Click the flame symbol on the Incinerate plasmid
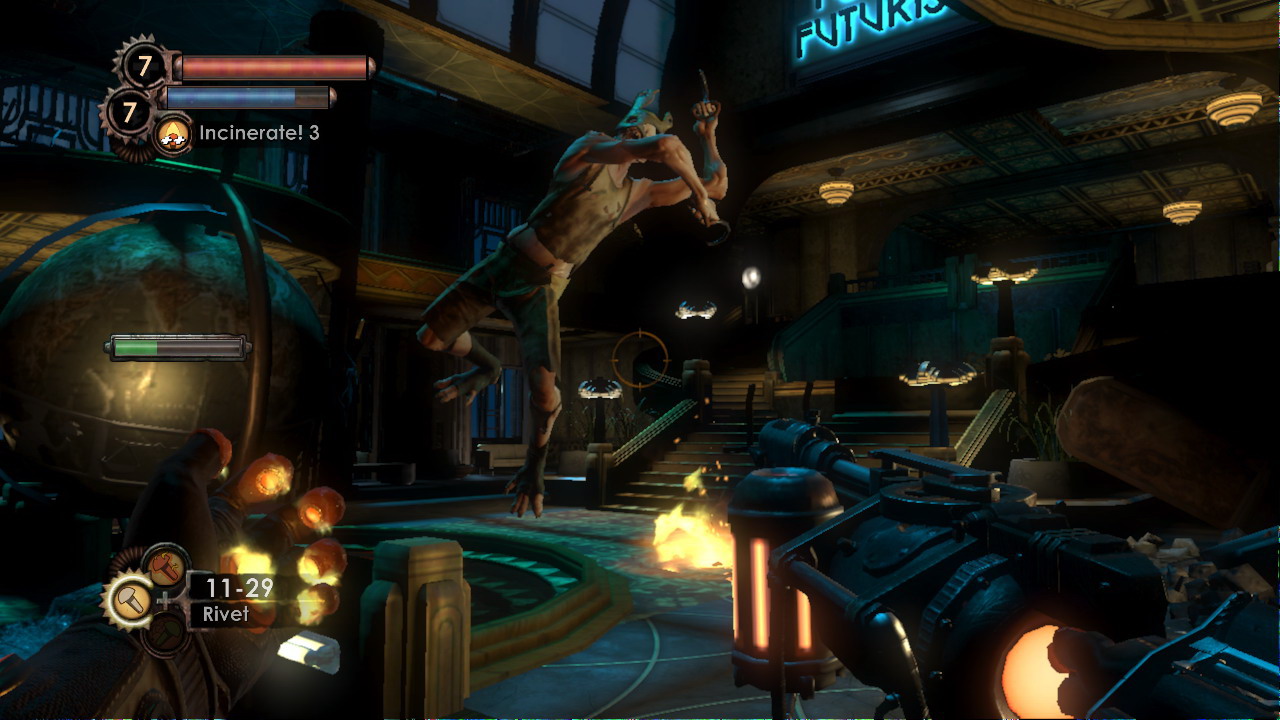Image resolution: width=1280 pixels, height=720 pixels. pyautogui.click(x=171, y=130)
